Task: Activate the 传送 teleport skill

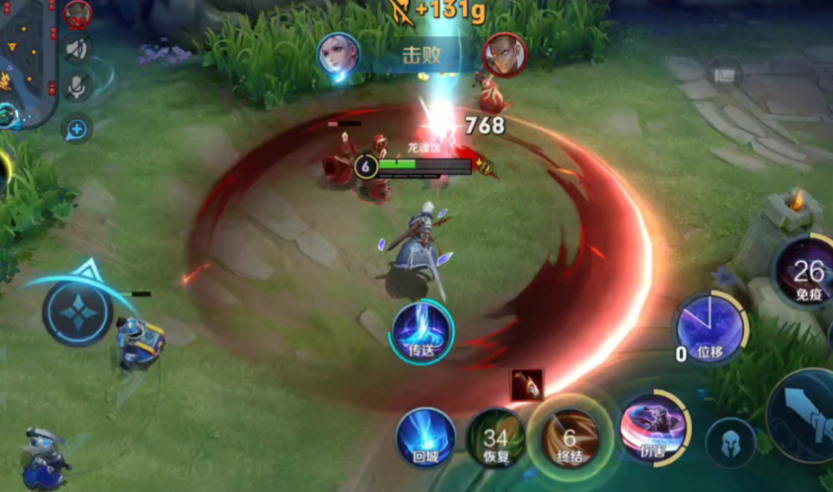Action: pos(422,331)
